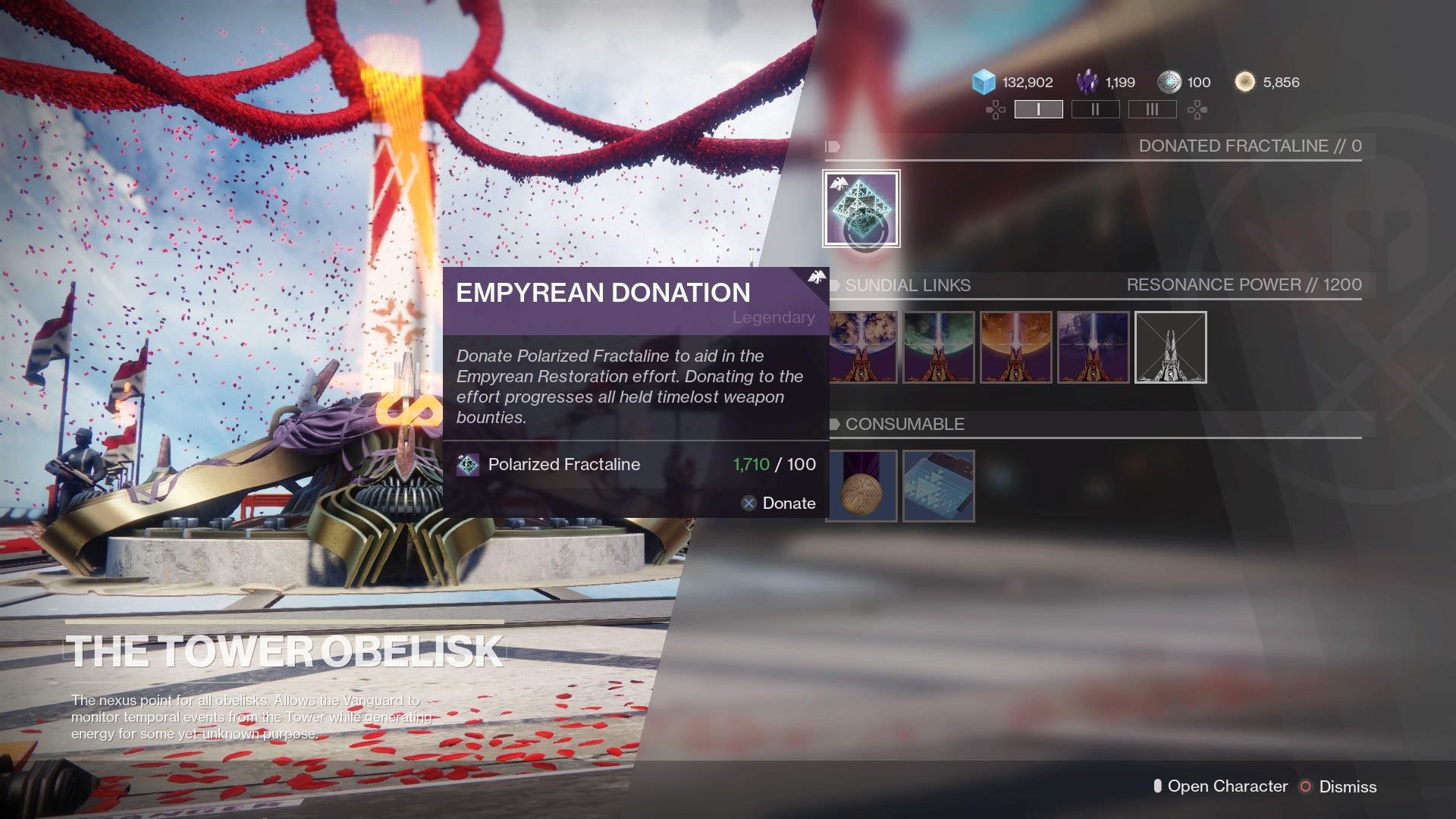Choose the dark purple Sundial link

click(1093, 347)
